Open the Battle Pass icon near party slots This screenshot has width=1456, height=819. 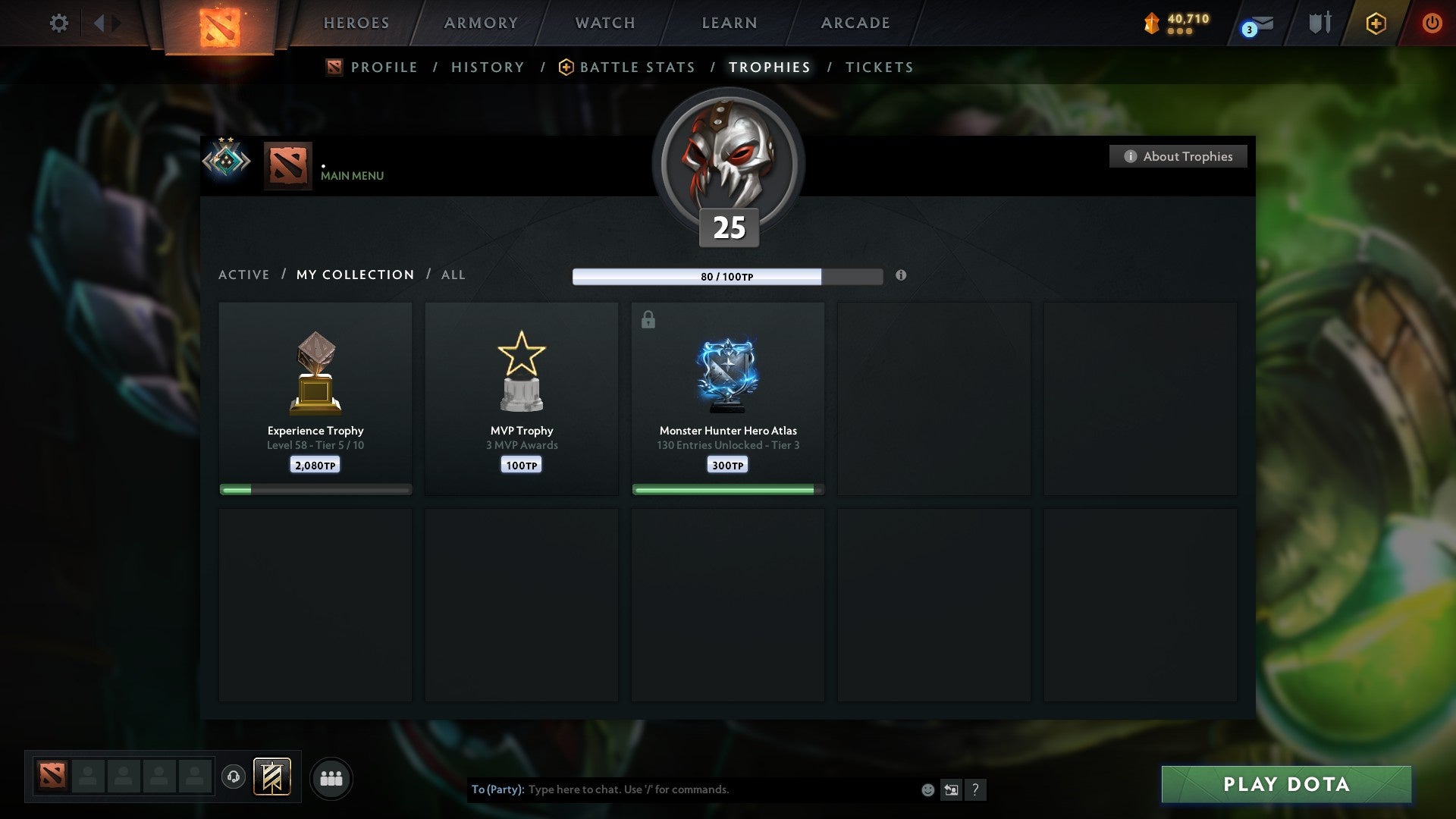click(273, 777)
